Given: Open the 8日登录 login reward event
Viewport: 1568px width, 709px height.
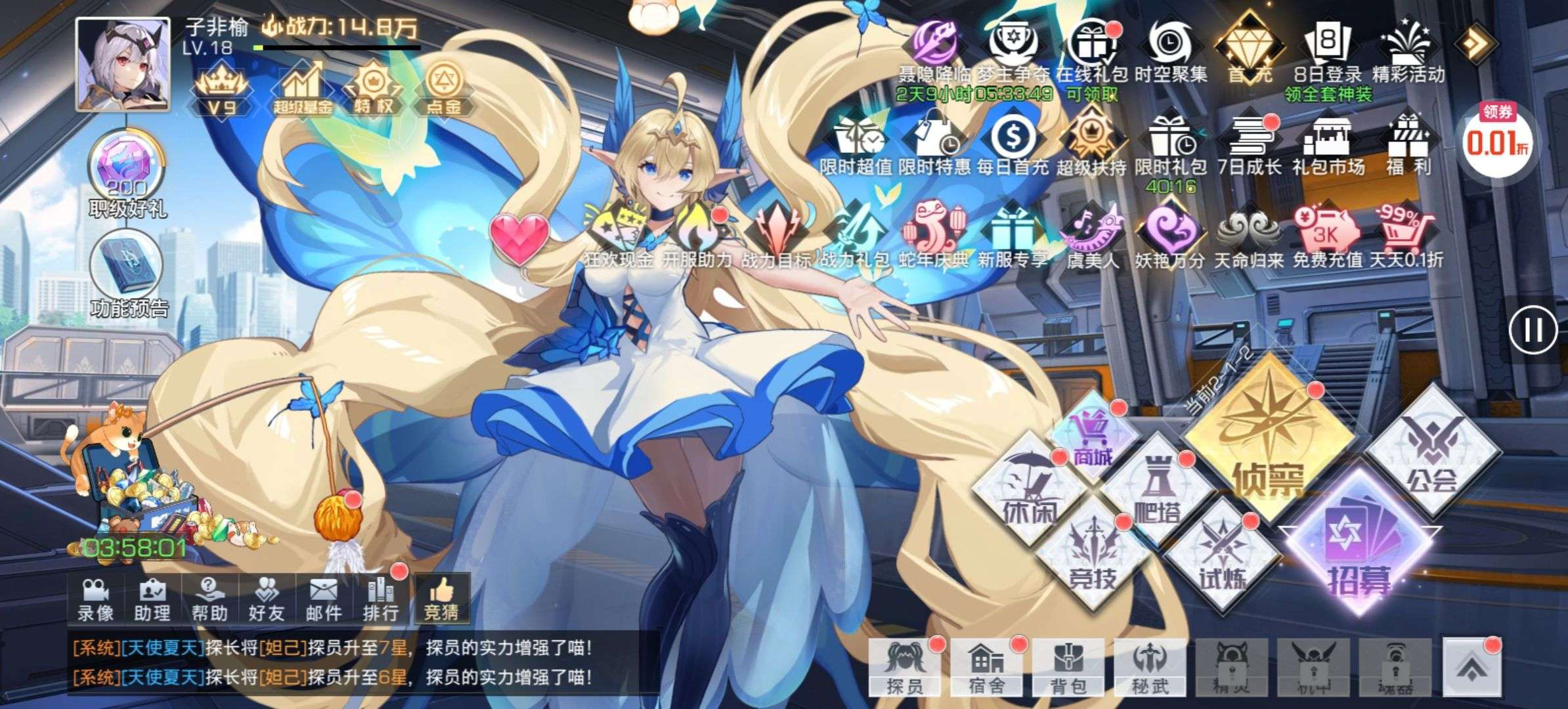Looking at the screenshot, I should click(x=1328, y=53).
